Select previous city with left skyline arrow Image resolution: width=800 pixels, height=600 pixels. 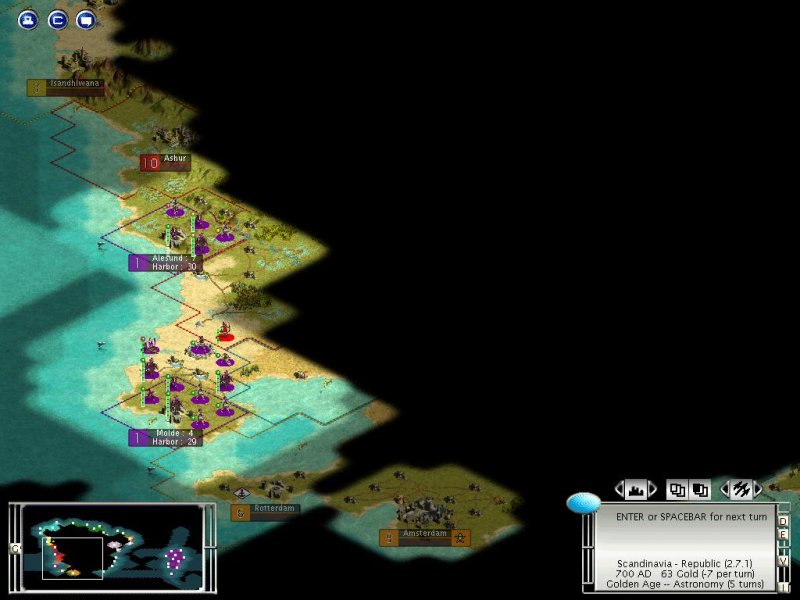coord(619,489)
